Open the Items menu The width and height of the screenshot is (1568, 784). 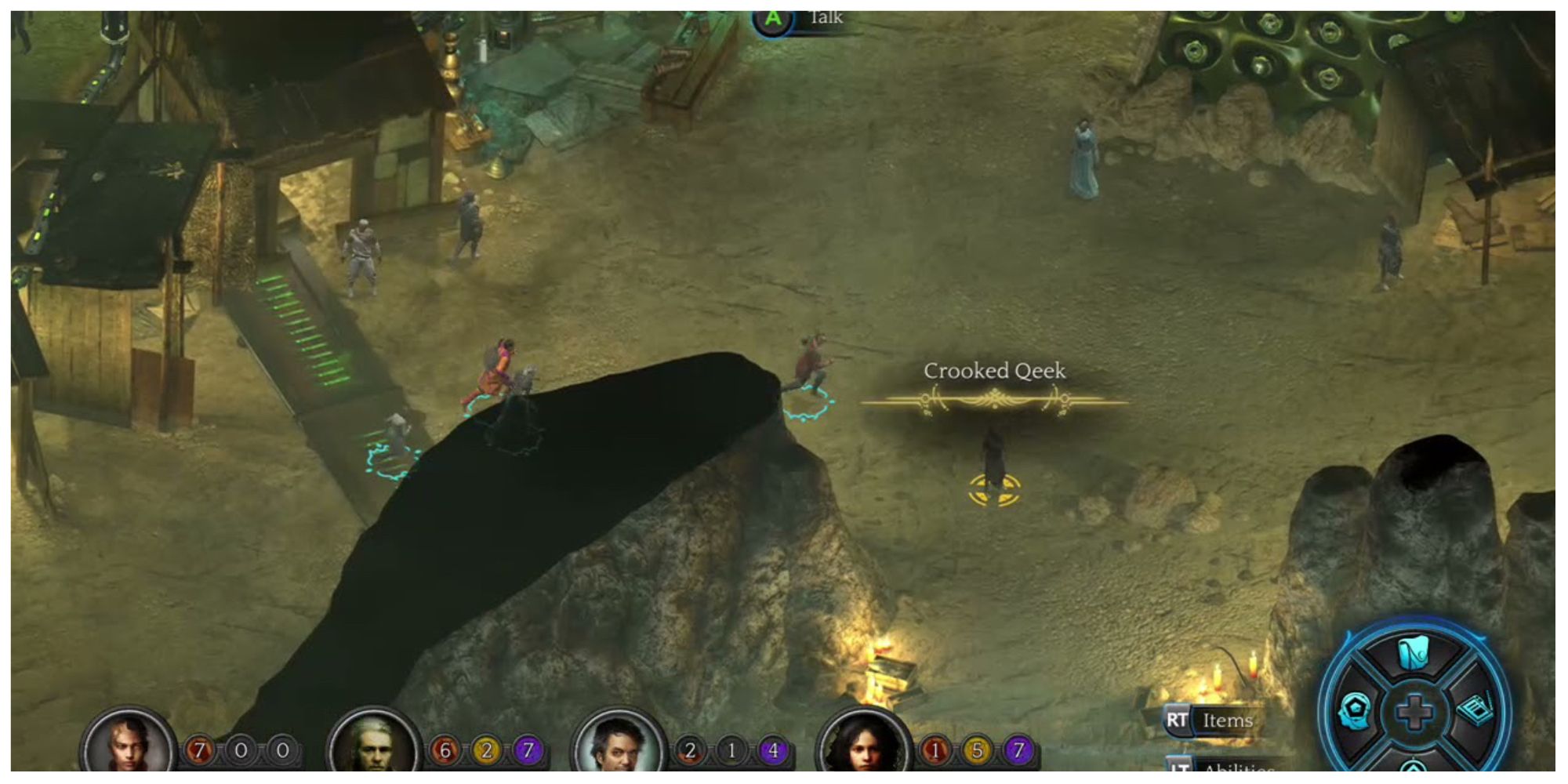point(1229,720)
